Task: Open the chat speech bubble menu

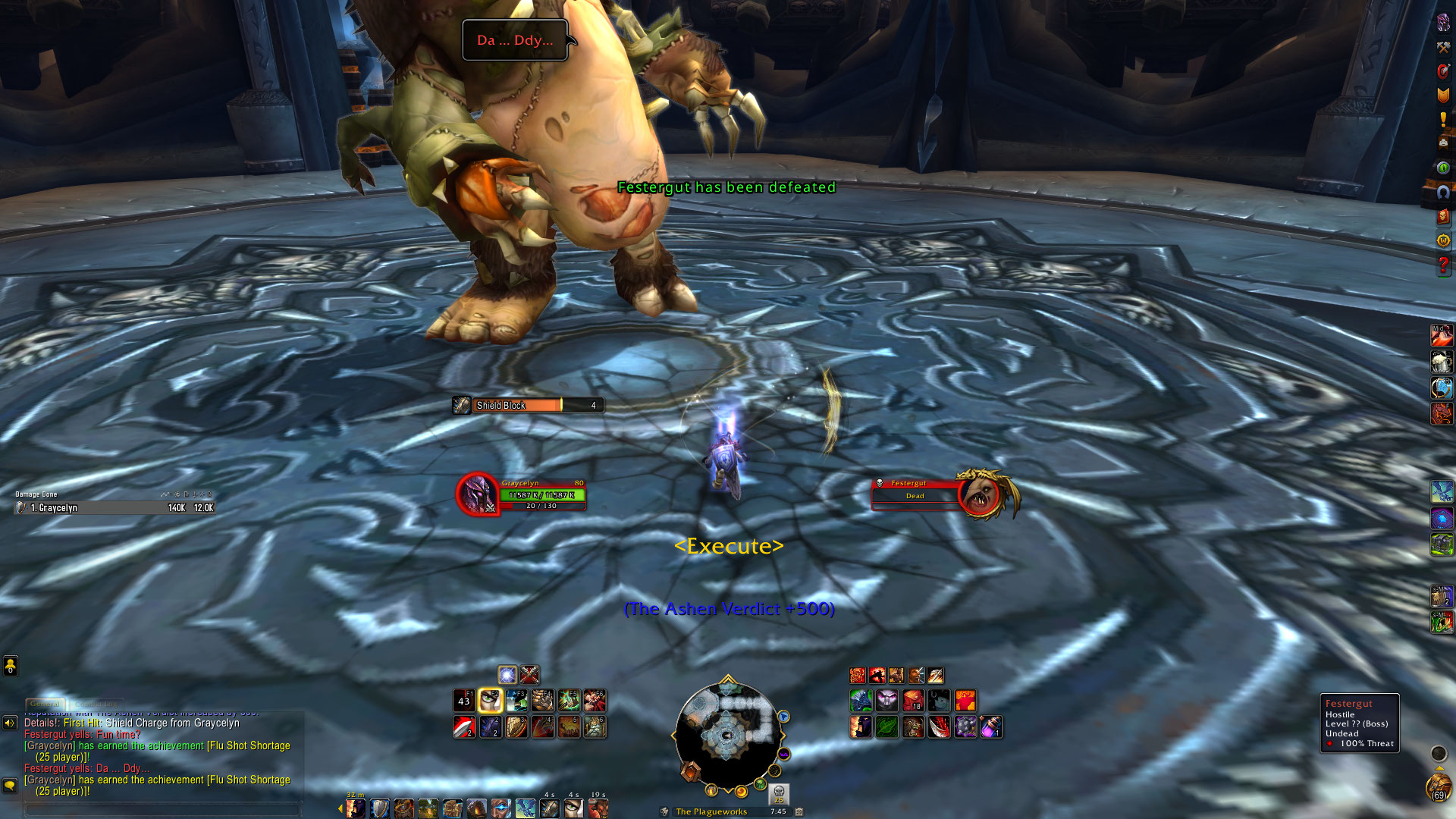Action: point(10,785)
